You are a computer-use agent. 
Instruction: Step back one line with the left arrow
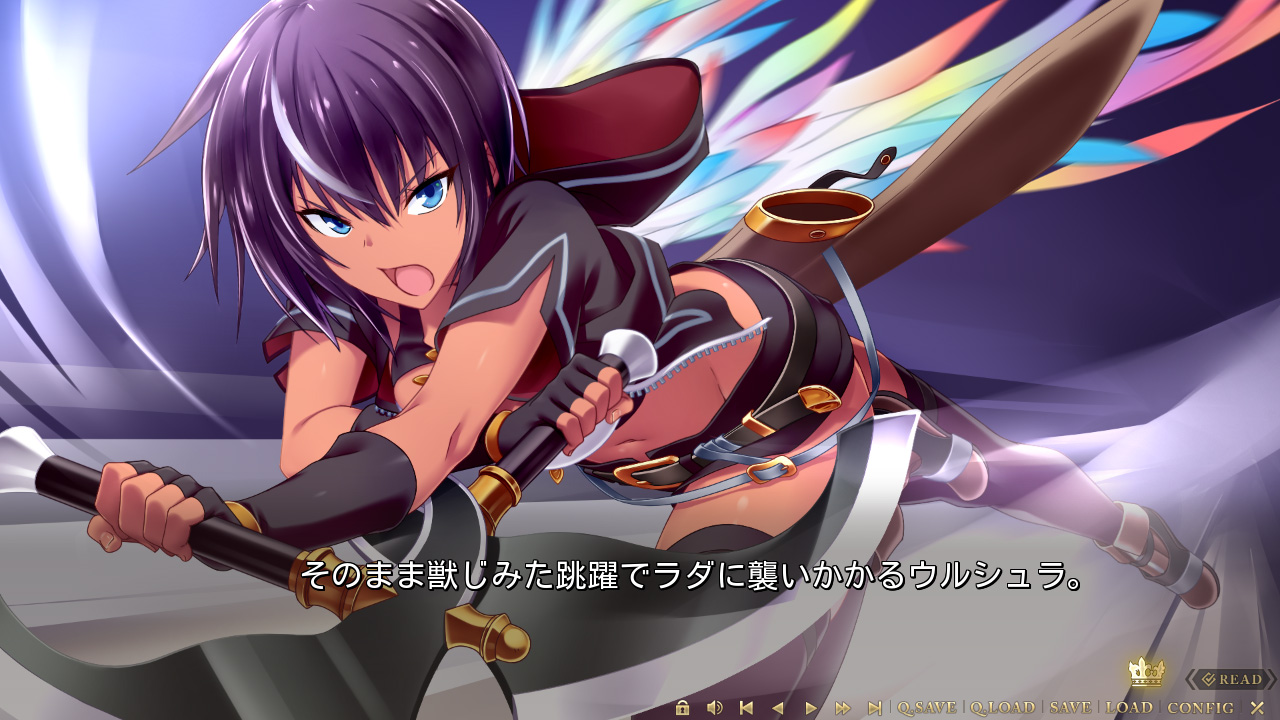[777, 708]
